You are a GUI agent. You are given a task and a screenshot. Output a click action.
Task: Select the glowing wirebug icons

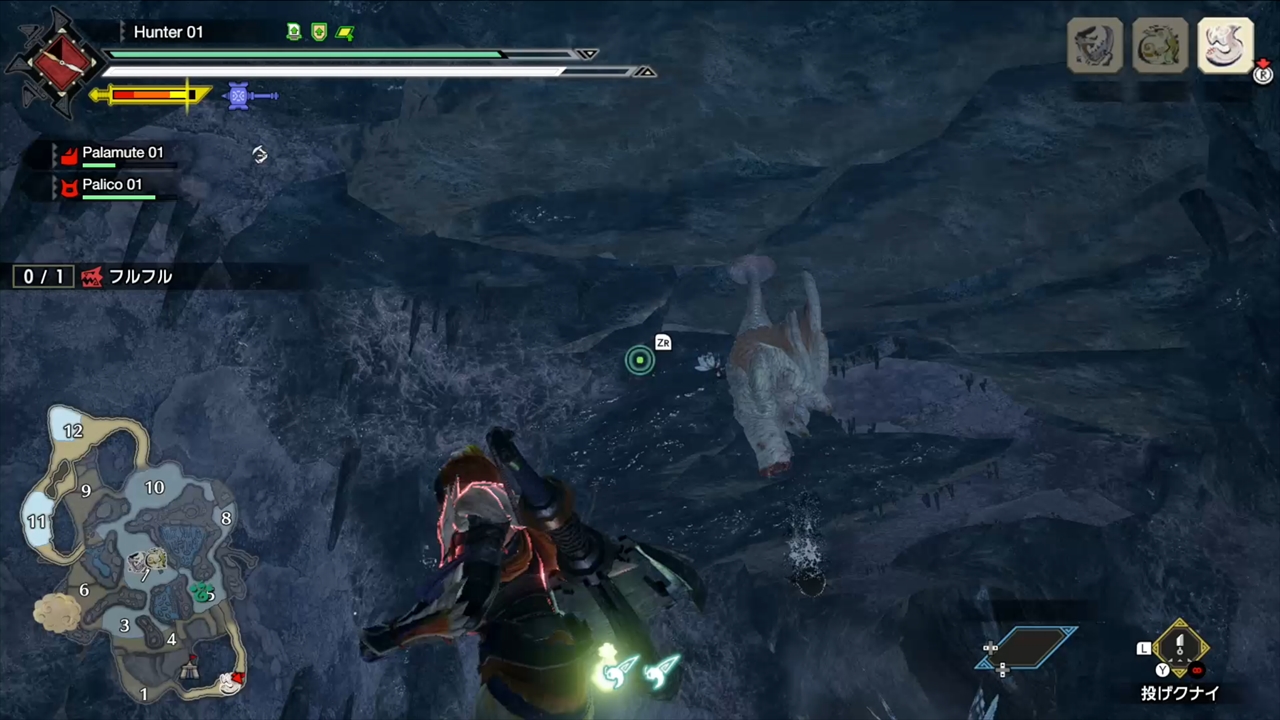[x=636, y=670]
